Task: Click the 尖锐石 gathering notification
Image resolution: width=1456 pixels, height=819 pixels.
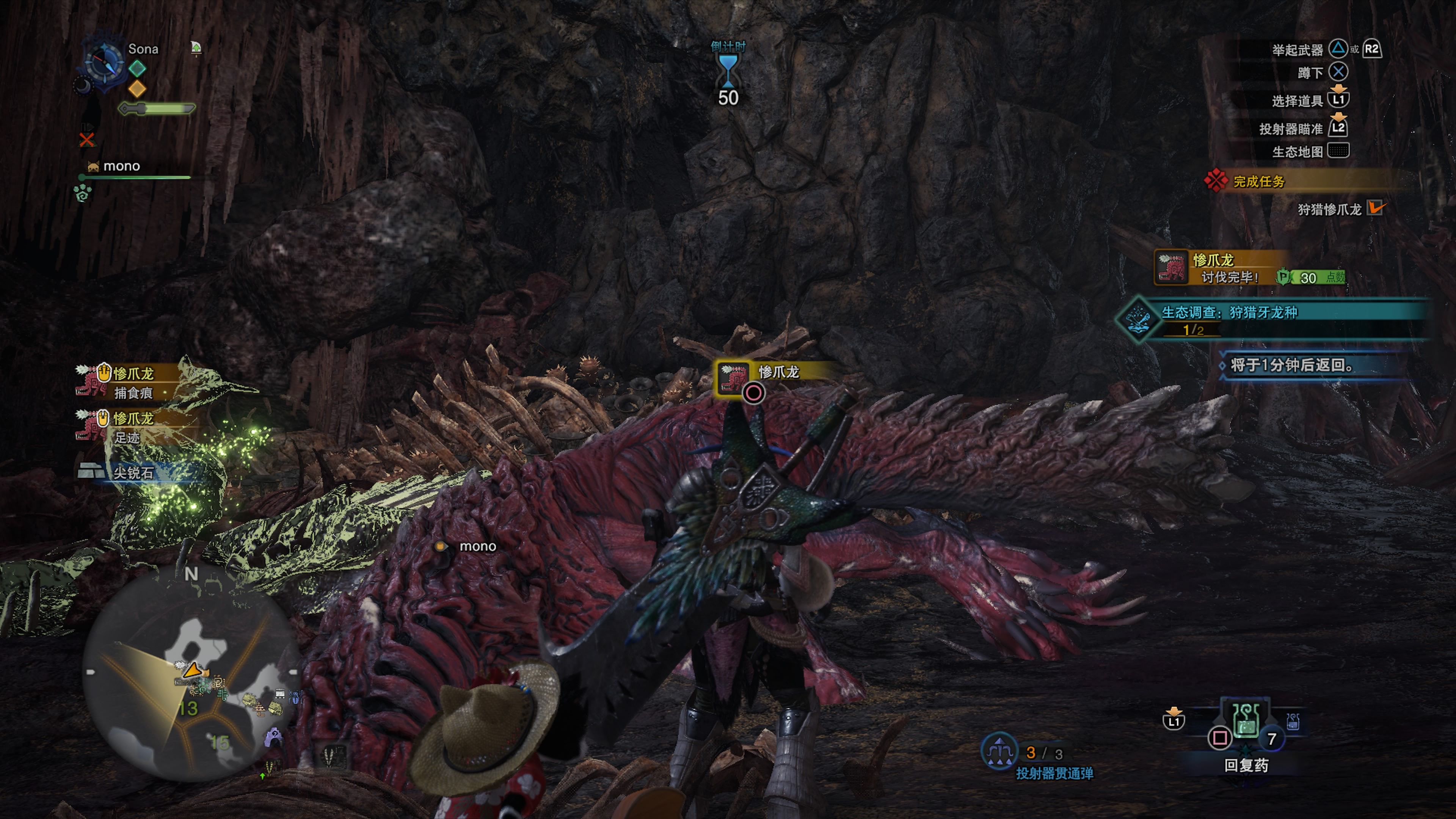Action: 132,472
